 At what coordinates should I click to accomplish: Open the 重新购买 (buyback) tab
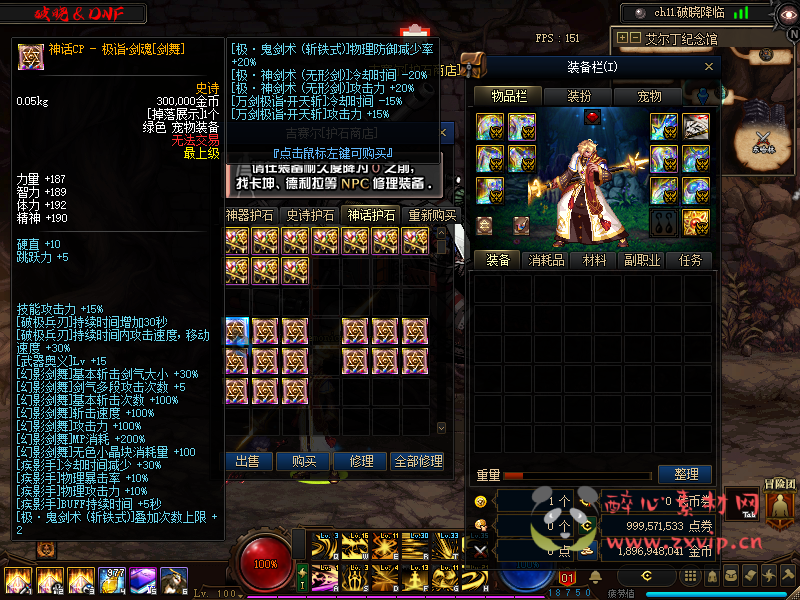[431, 215]
